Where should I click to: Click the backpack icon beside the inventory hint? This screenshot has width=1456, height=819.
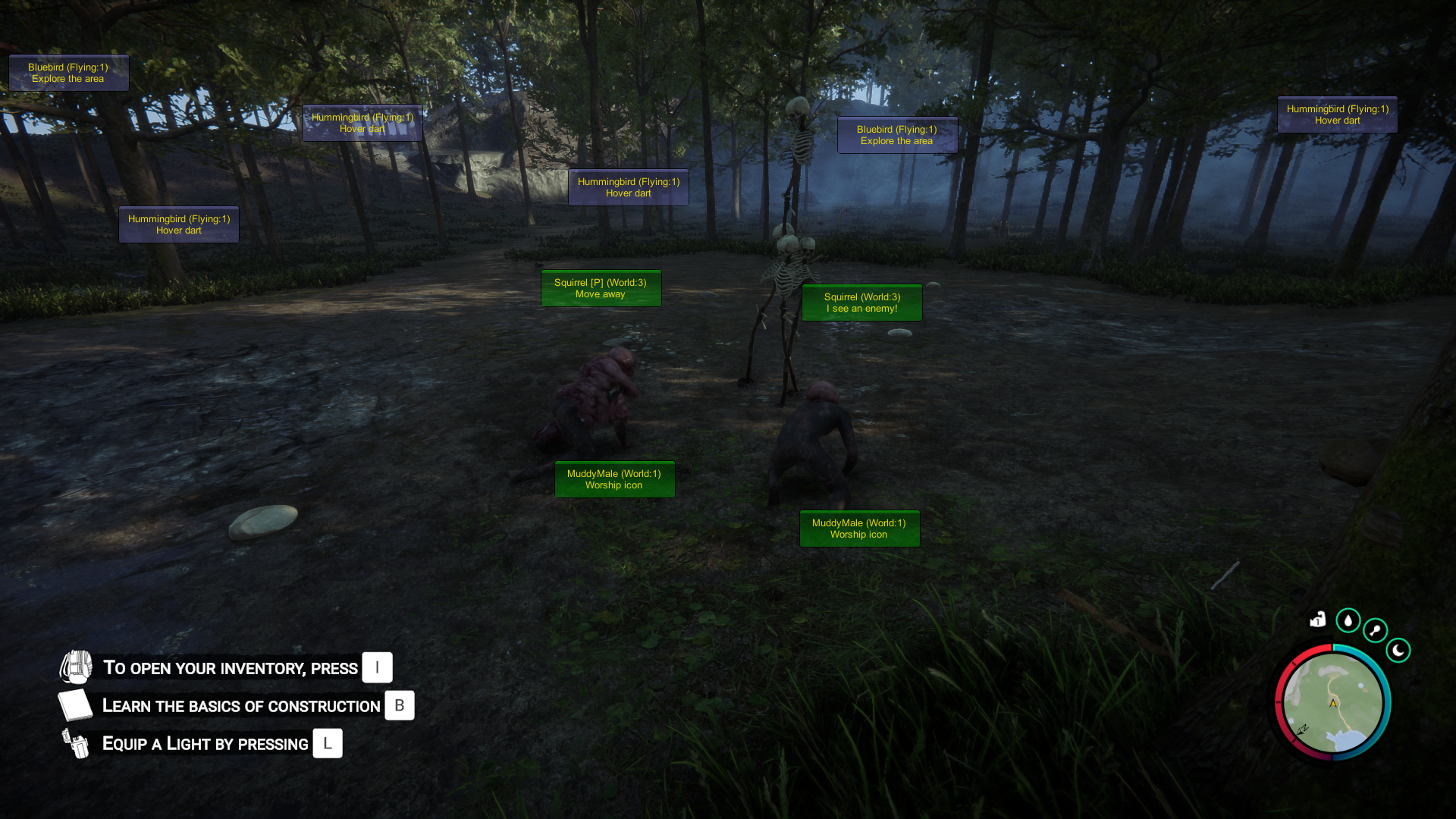[x=76, y=667]
